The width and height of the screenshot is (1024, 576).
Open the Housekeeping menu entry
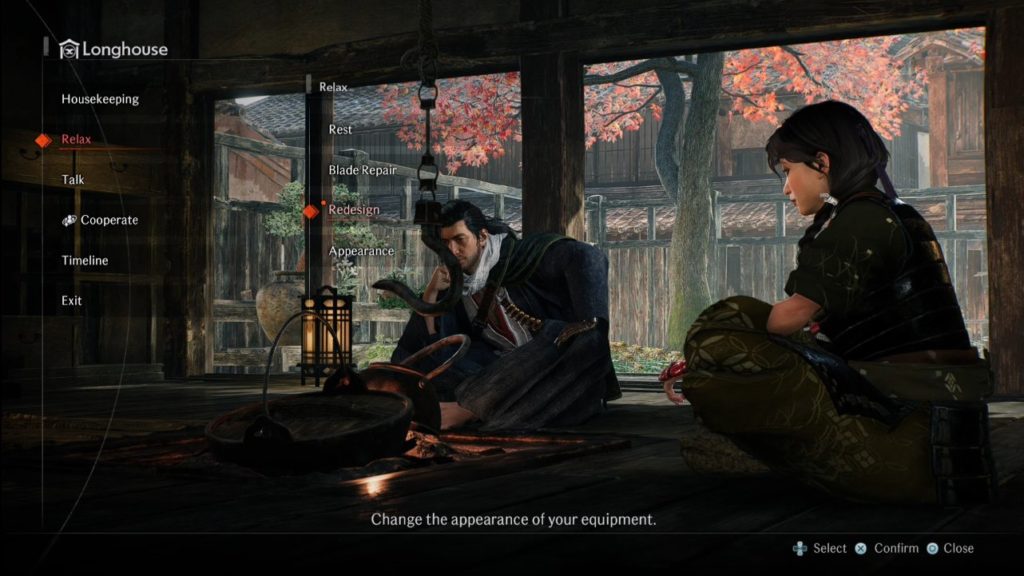tap(100, 99)
